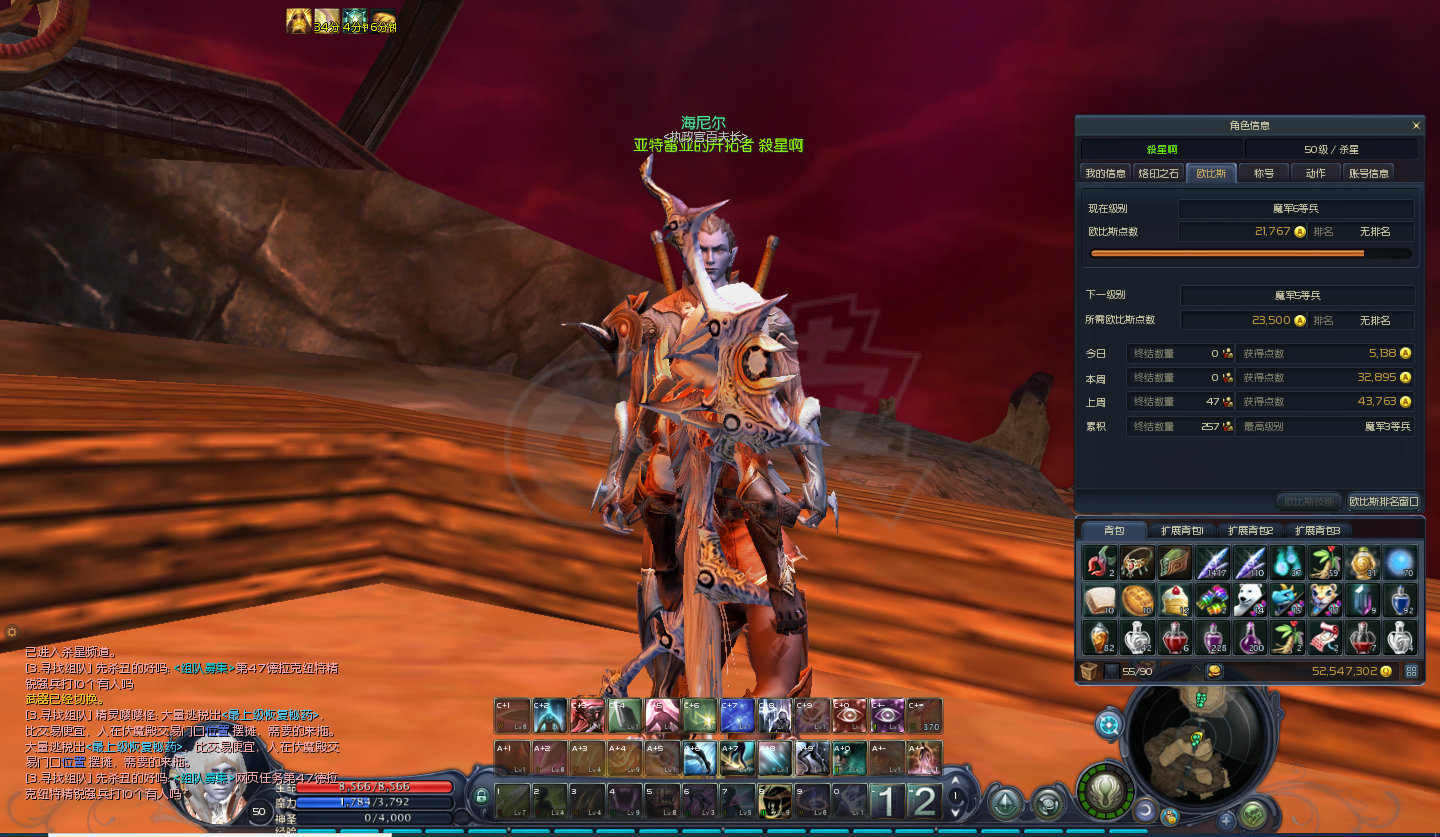This screenshot has width=1440, height=837.
Task: Activate the C+7 blue starburst skill
Action: click(x=737, y=716)
